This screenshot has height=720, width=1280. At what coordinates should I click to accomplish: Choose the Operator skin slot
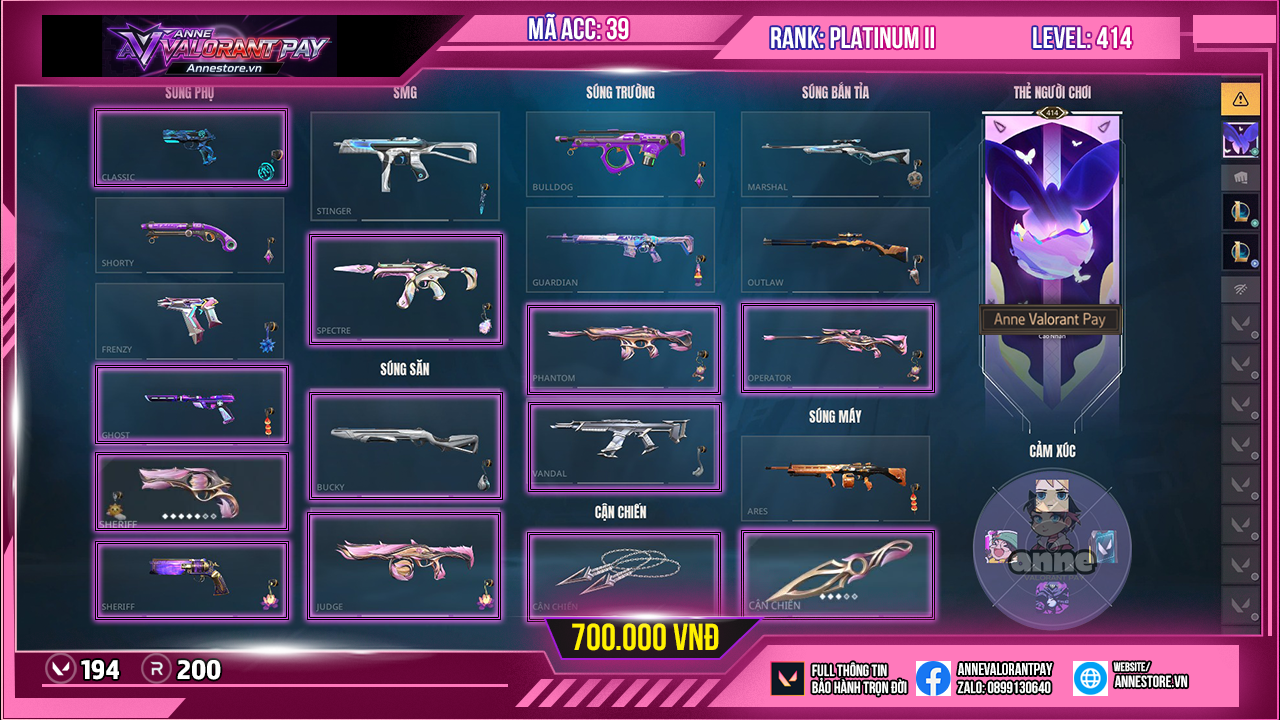click(837, 348)
